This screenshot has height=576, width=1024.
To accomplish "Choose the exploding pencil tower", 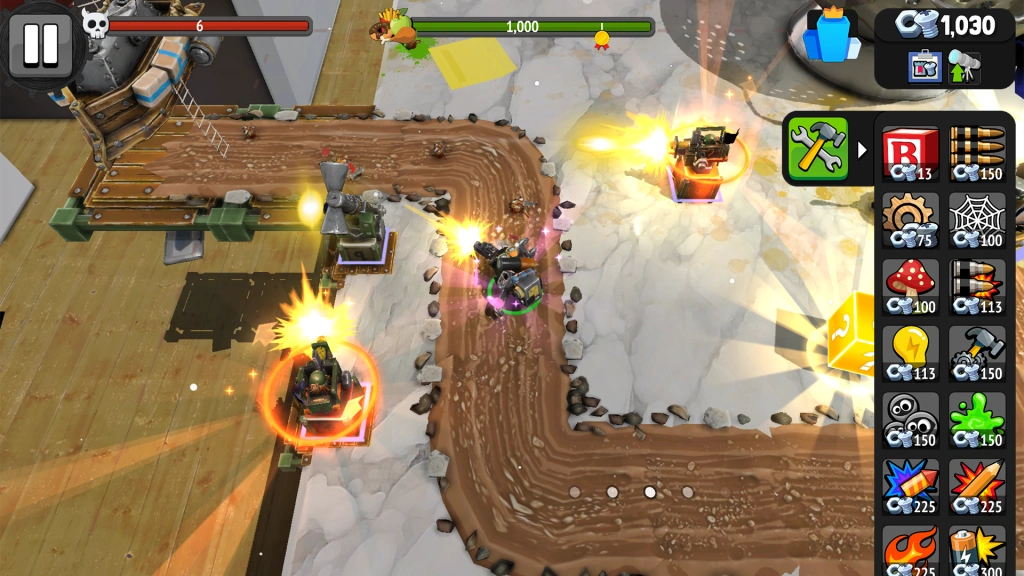I will (x=977, y=485).
